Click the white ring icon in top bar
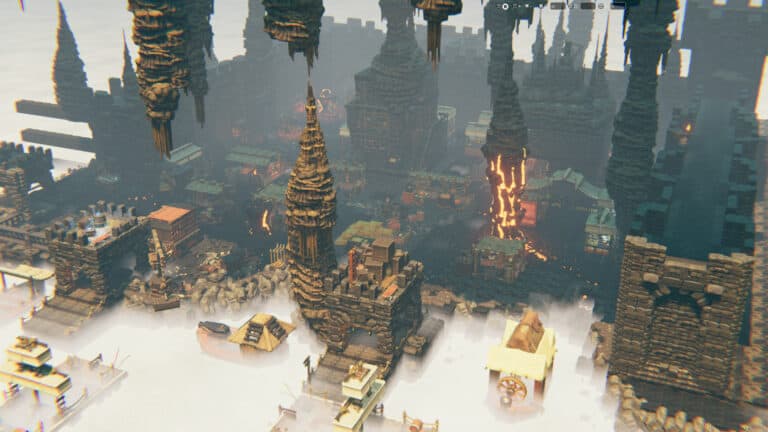Image resolution: width=768 pixels, height=432 pixels. tap(506, 6)
